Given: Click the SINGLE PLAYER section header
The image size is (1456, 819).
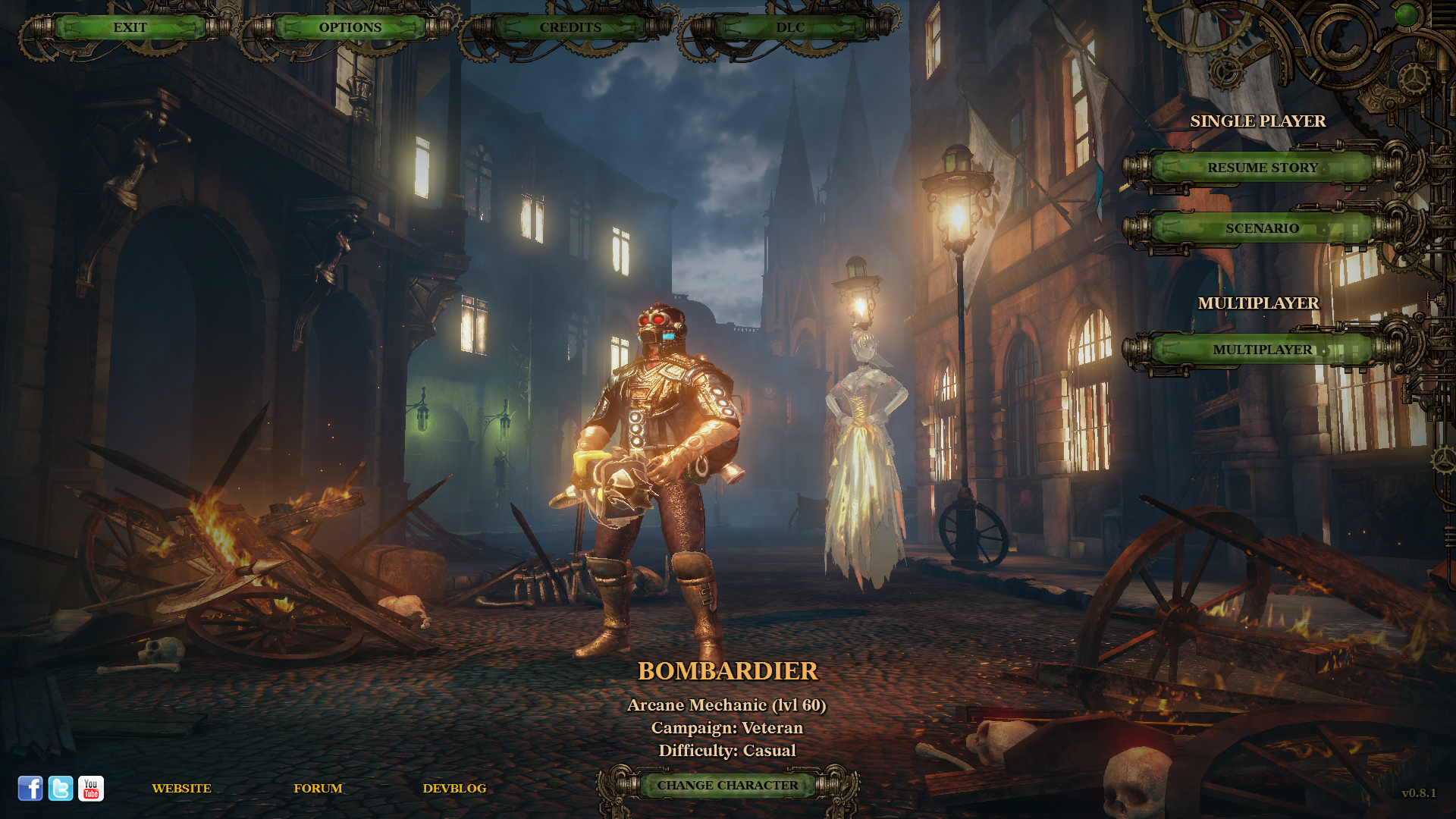Looking at the screenshot, I should point(1259,121).
